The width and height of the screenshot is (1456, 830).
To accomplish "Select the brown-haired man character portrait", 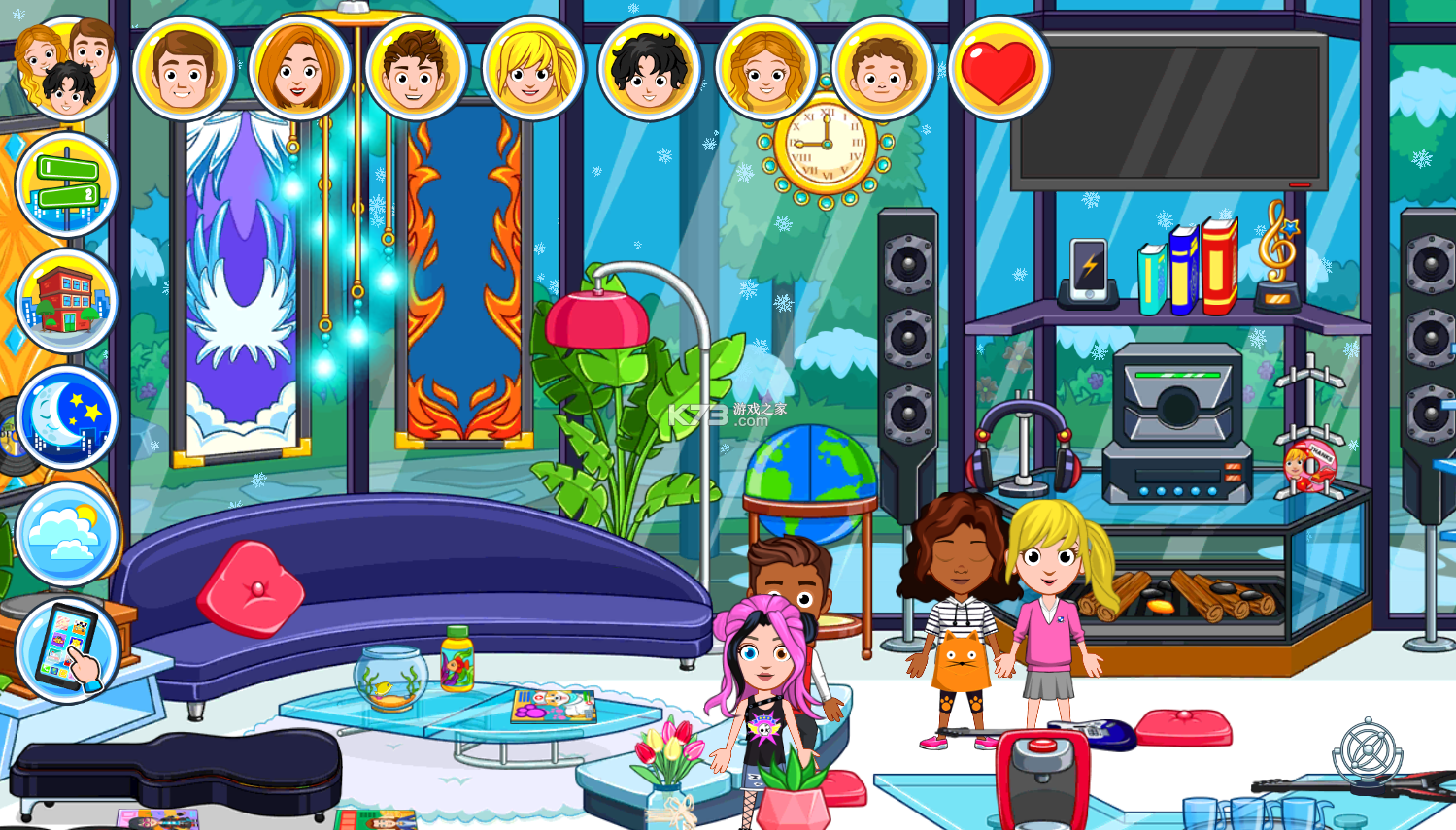I will [183, 68].
